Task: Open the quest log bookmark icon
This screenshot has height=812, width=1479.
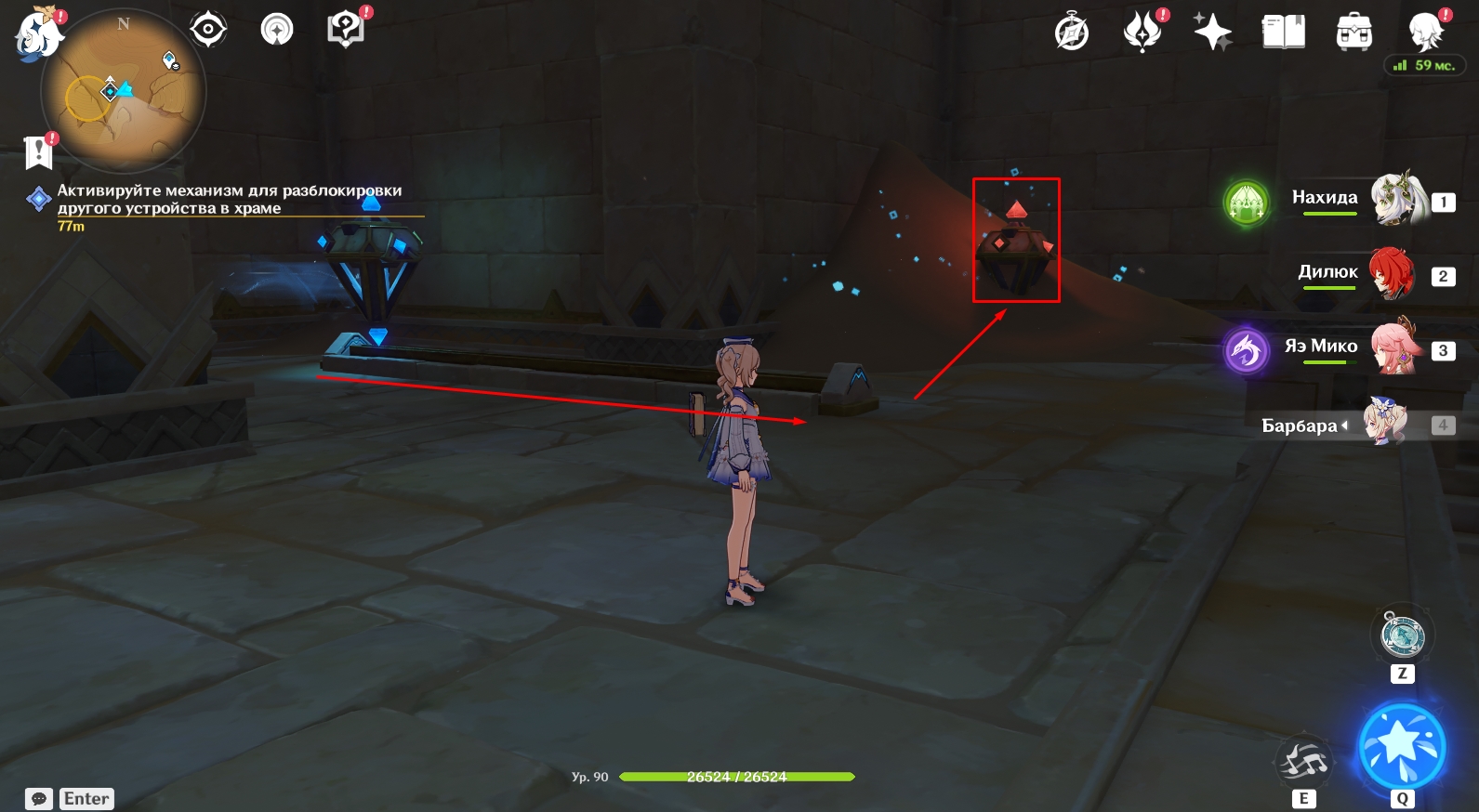Action: [x=39, y=151]
